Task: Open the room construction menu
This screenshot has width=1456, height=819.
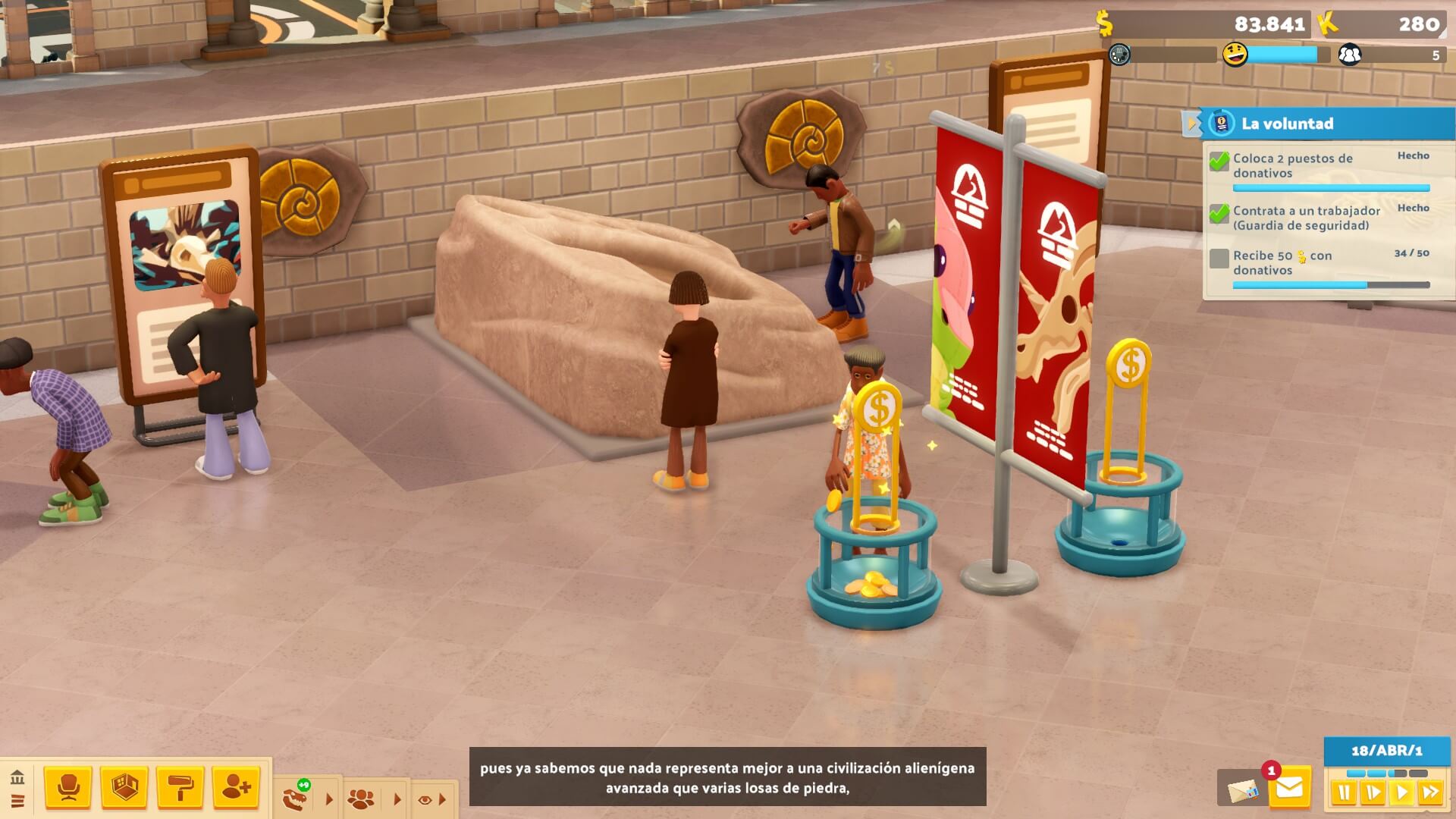Action: coord(124,789)
